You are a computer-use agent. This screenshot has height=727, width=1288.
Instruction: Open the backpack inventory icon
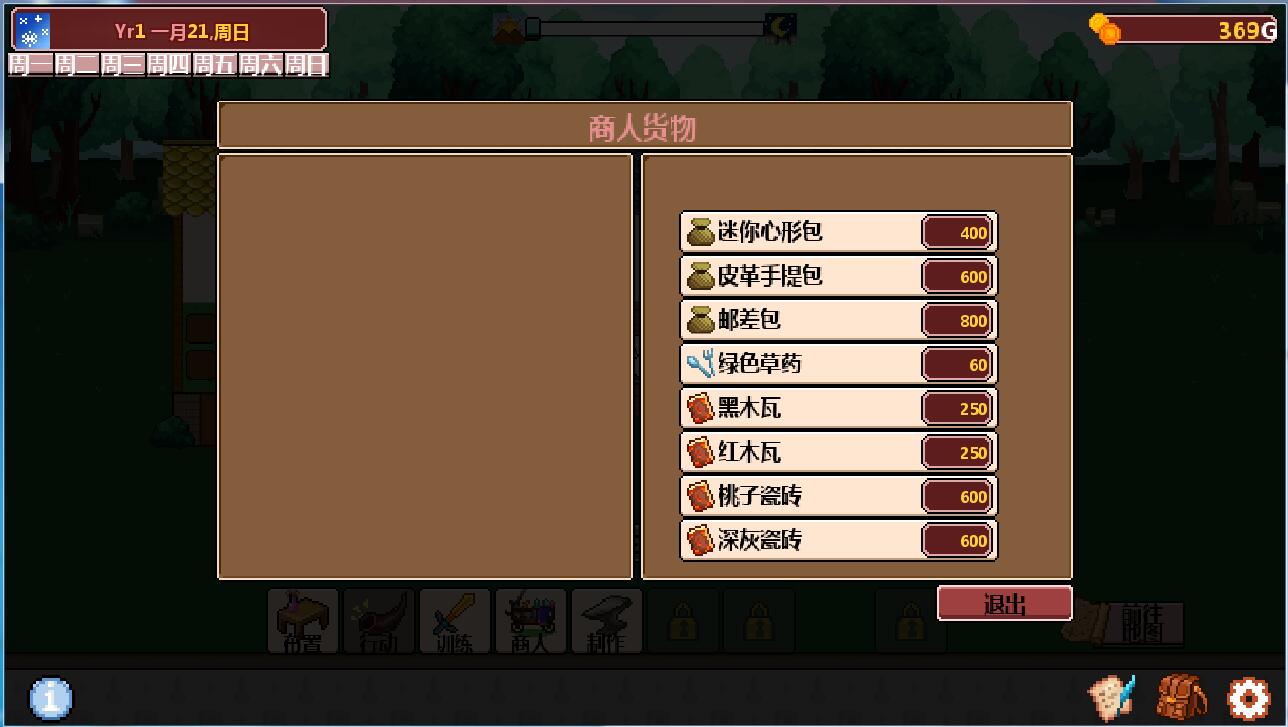pyautogui.click(x=1181, y=698)
